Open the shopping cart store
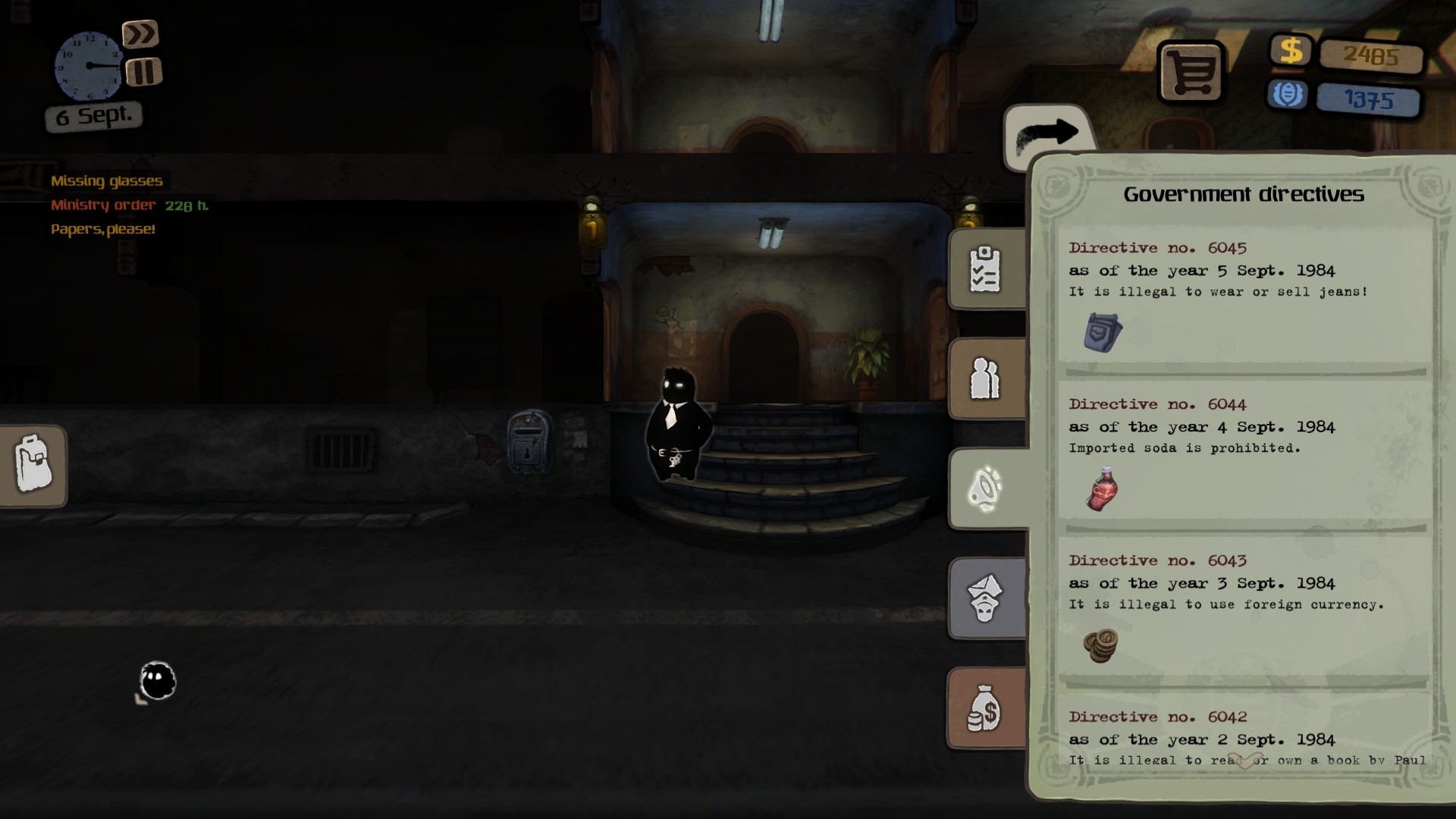 [x=1191, y=73]
